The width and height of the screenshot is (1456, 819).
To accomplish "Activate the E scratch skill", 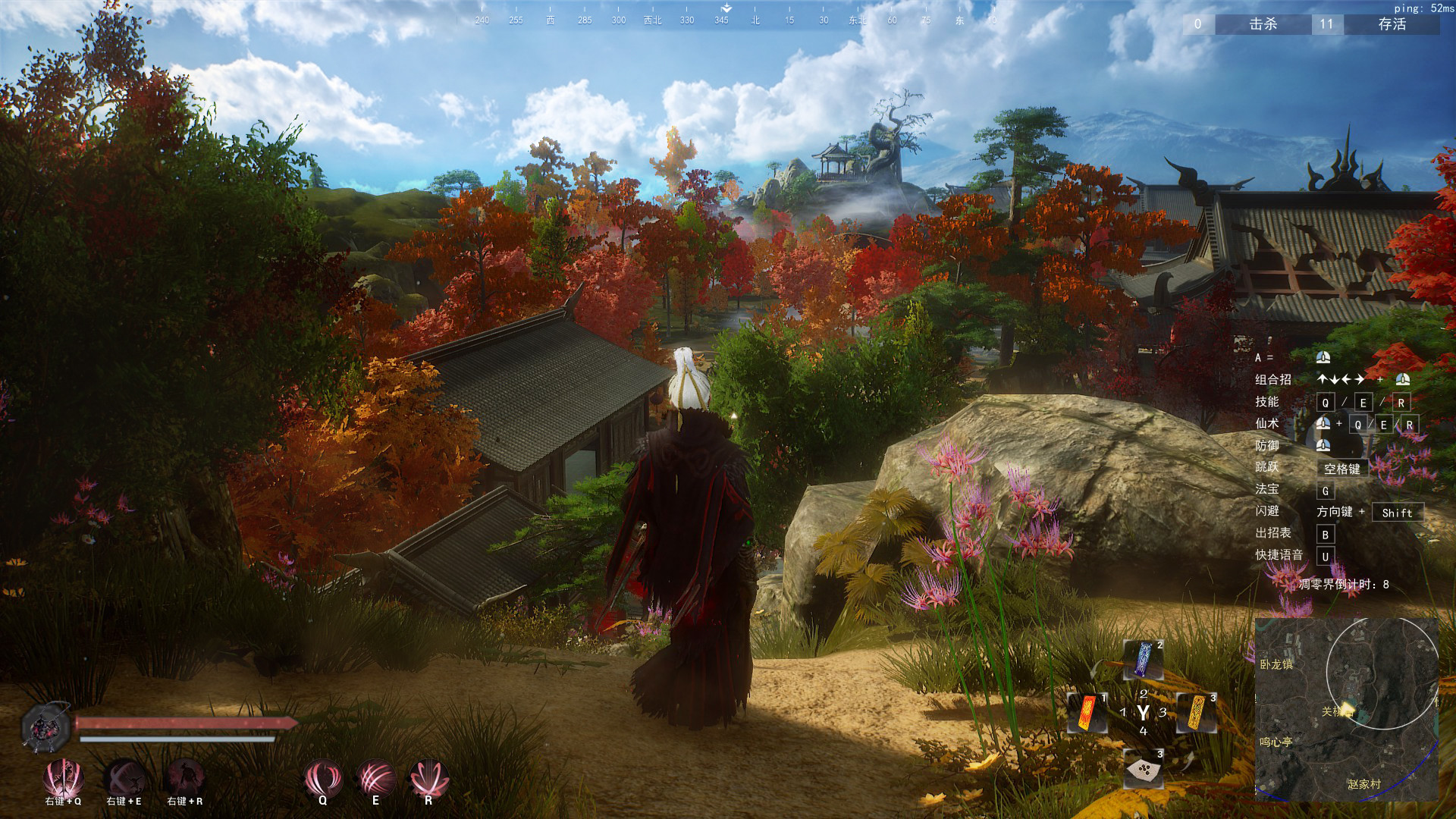I will point(375,779).
